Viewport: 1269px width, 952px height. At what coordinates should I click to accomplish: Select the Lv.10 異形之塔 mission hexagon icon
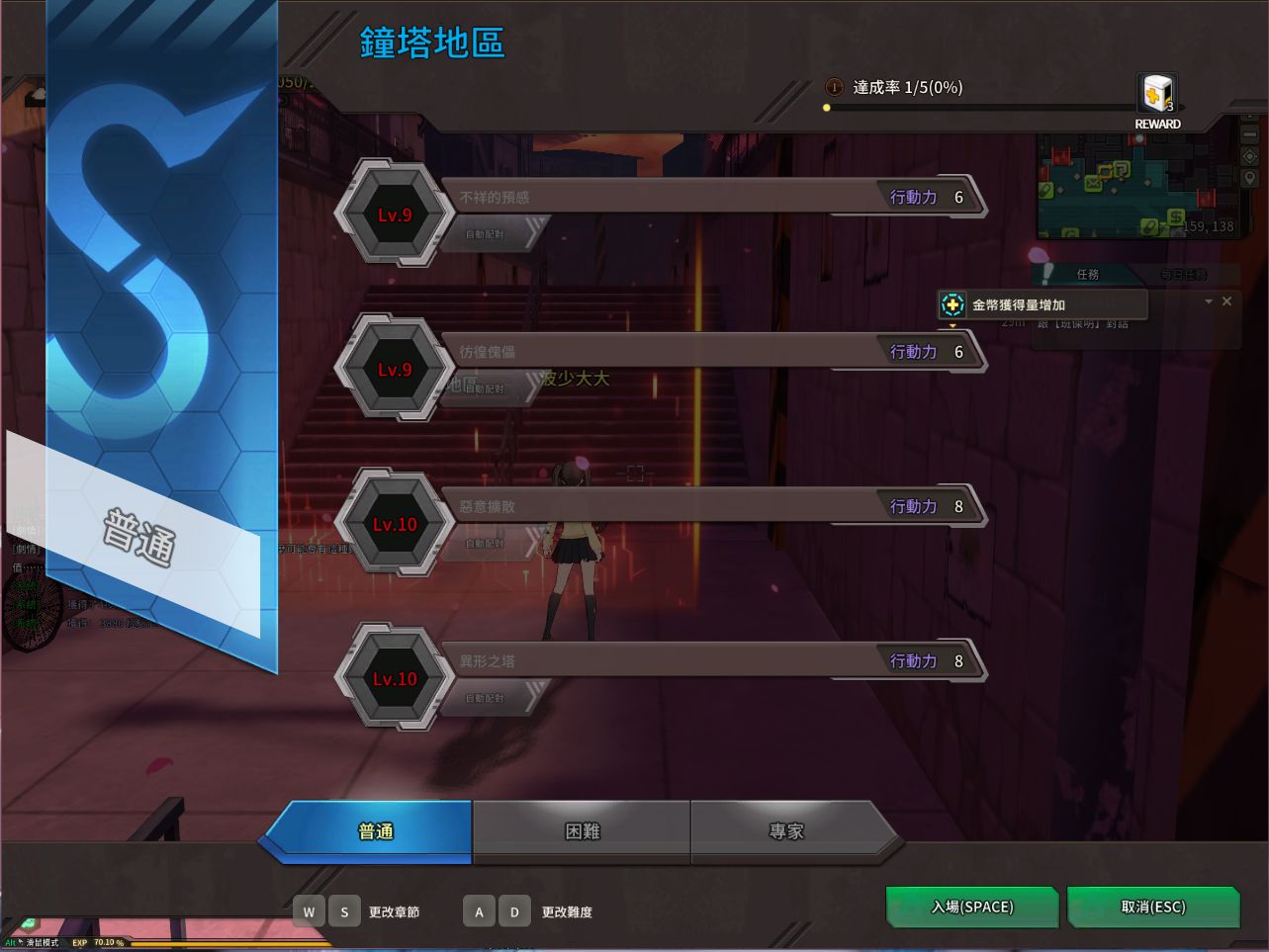click(x=395, y=679)
